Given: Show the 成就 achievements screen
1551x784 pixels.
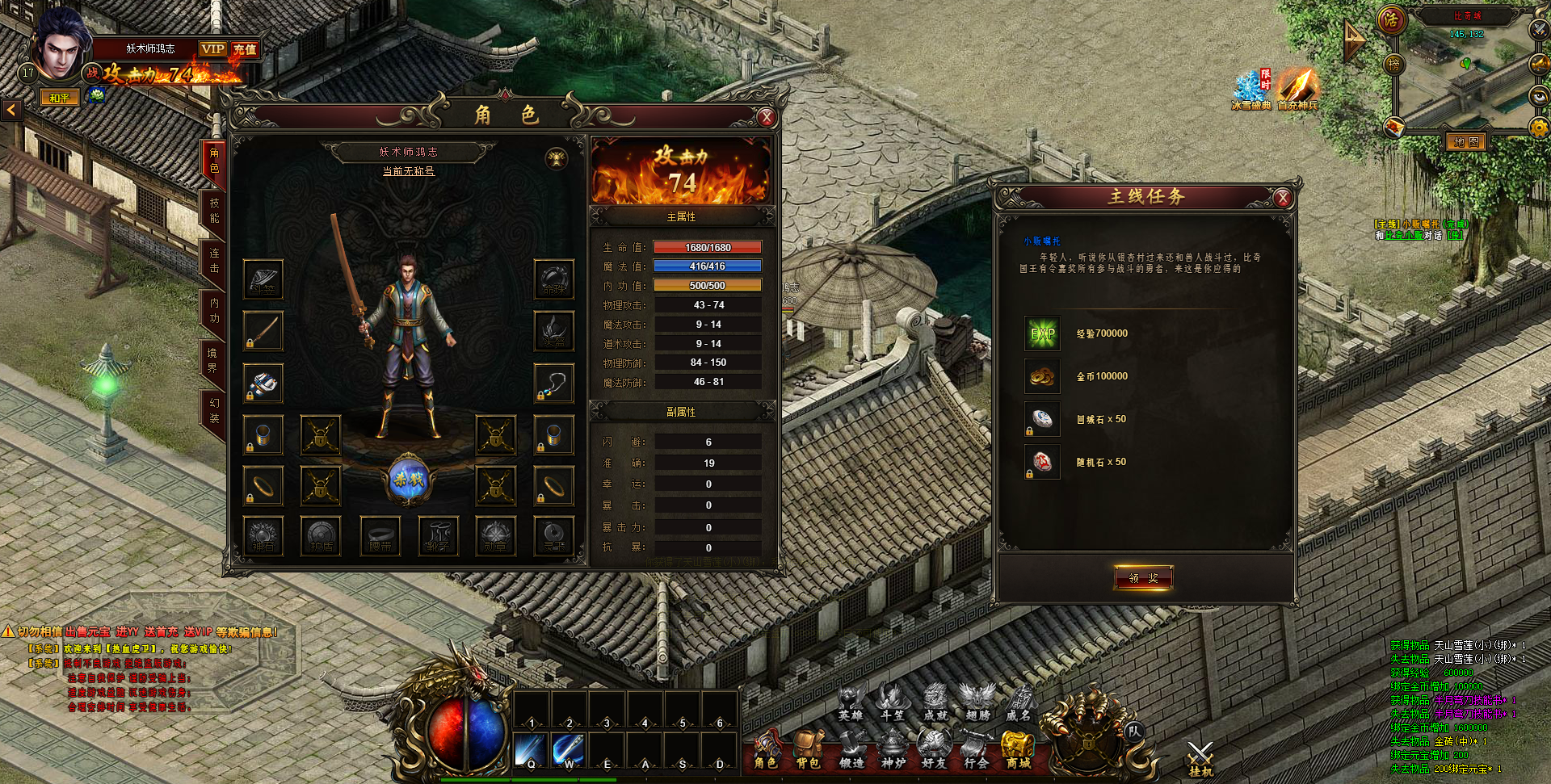Looking at the screenshot, I should 935,701.
